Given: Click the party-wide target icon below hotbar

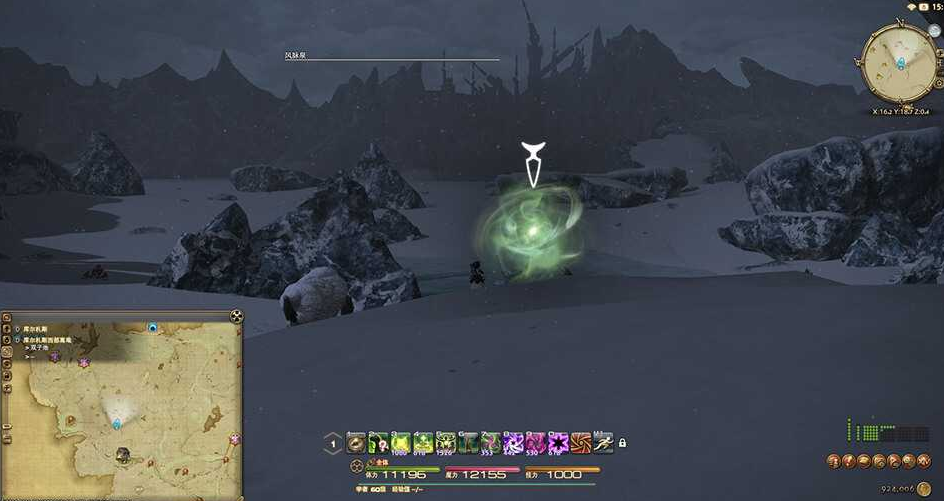Looking at the screenshot, I should click(x=357, y=466).
